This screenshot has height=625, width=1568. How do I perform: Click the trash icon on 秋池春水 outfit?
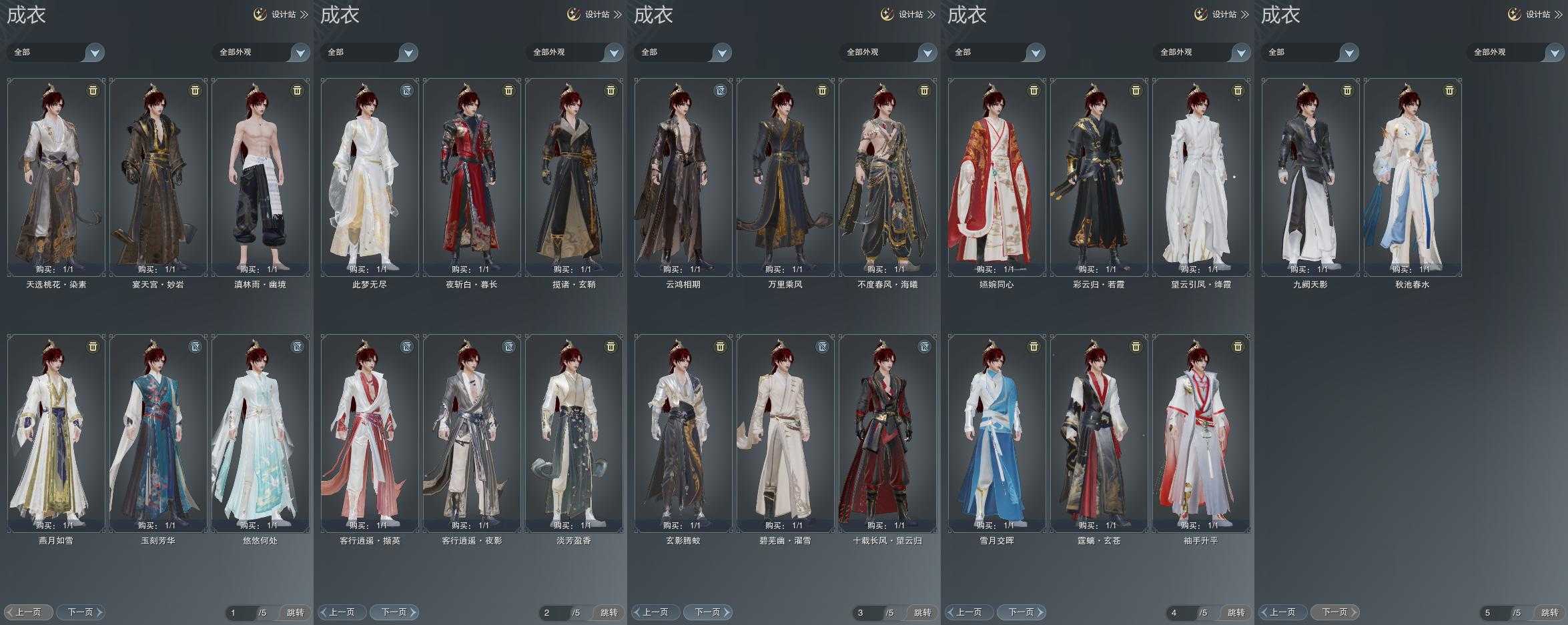click(x=1449, y=91)
